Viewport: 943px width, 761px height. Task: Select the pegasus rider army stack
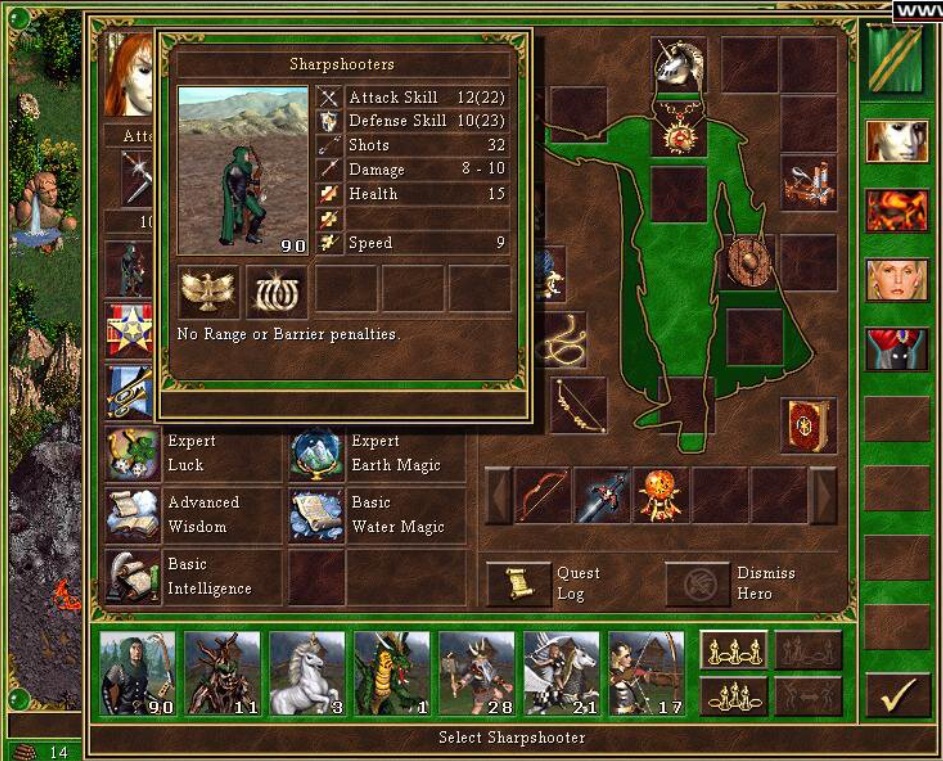click(562, 672)
